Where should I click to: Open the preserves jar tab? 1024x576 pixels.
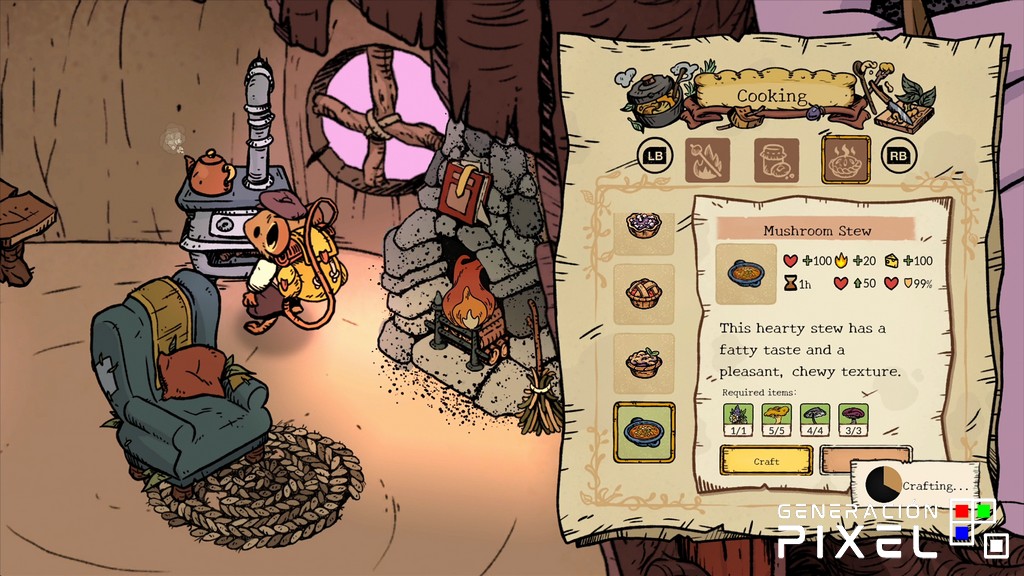point(776,160)
